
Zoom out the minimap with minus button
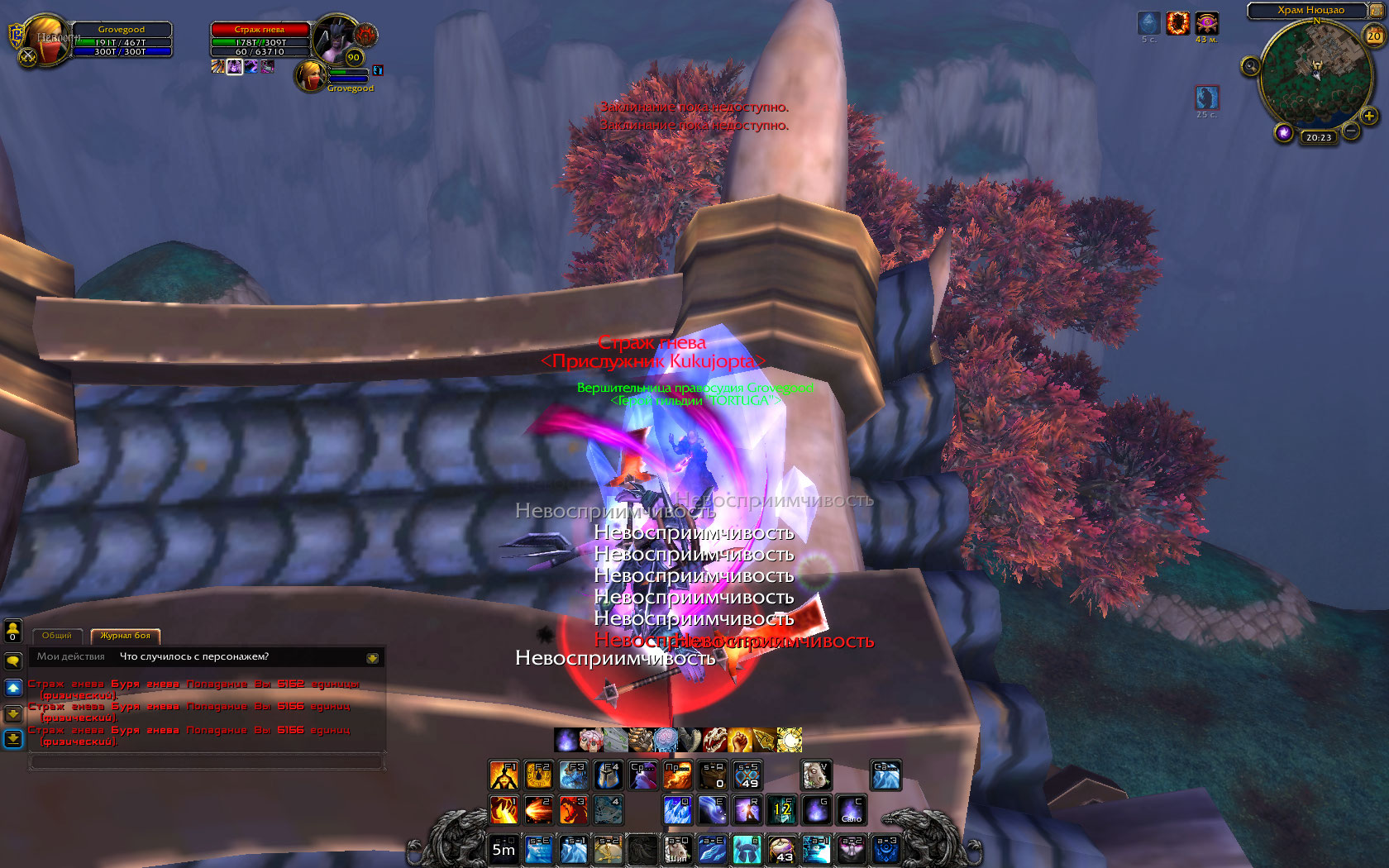click(1351, 131)
